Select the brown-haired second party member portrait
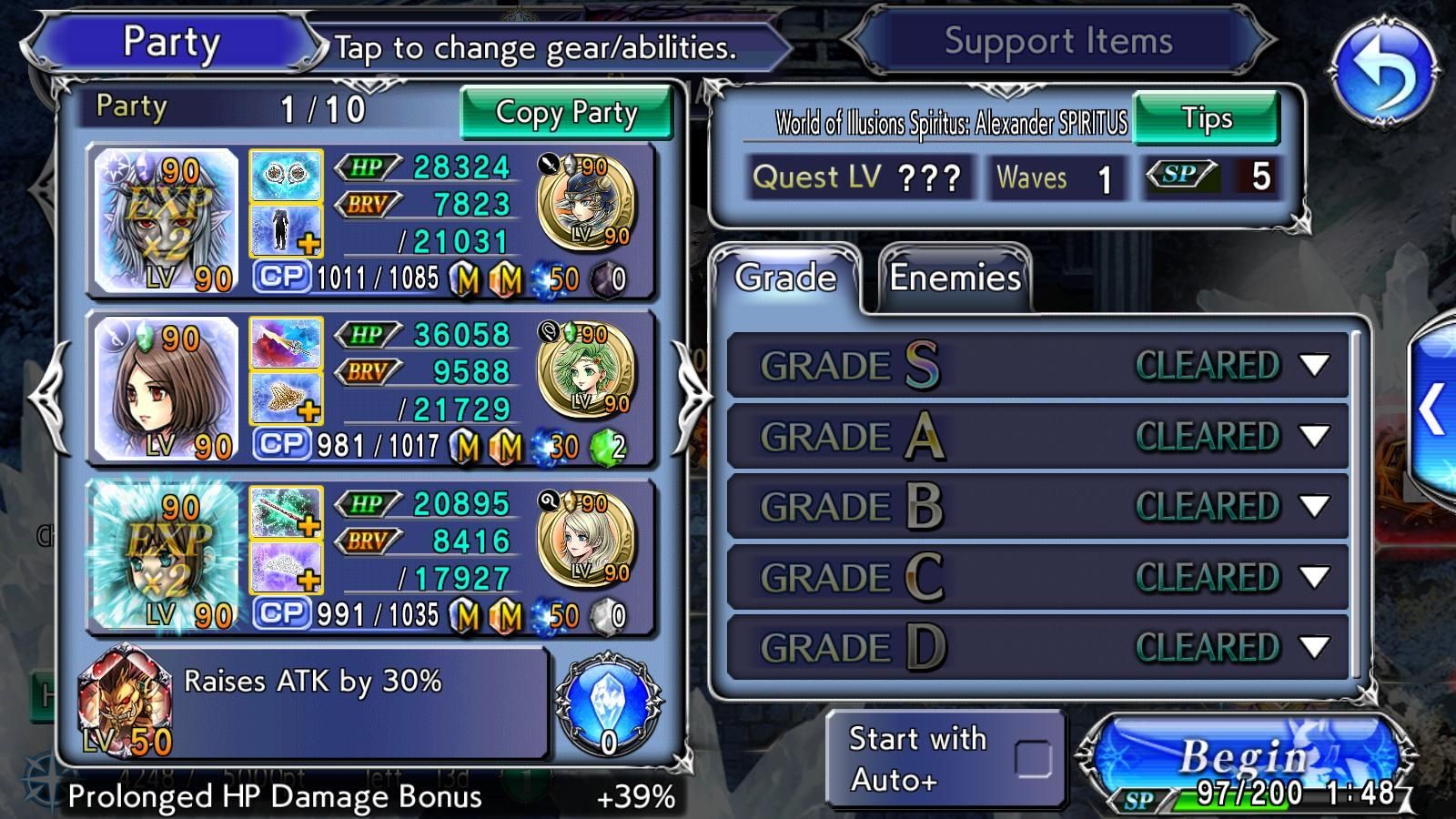 pyautogui.click(x=167, y=389)
